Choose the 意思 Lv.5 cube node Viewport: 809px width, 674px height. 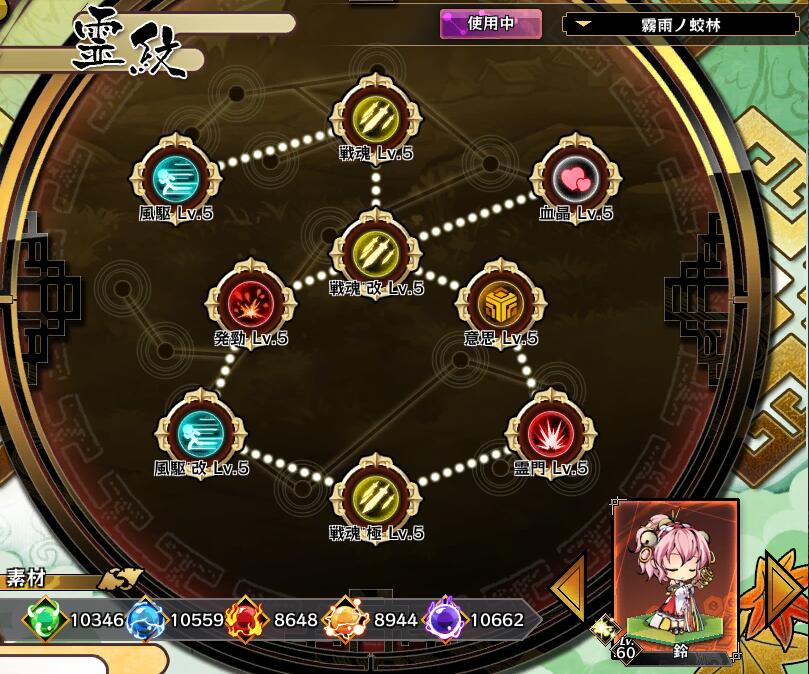(x=500, y=302)
